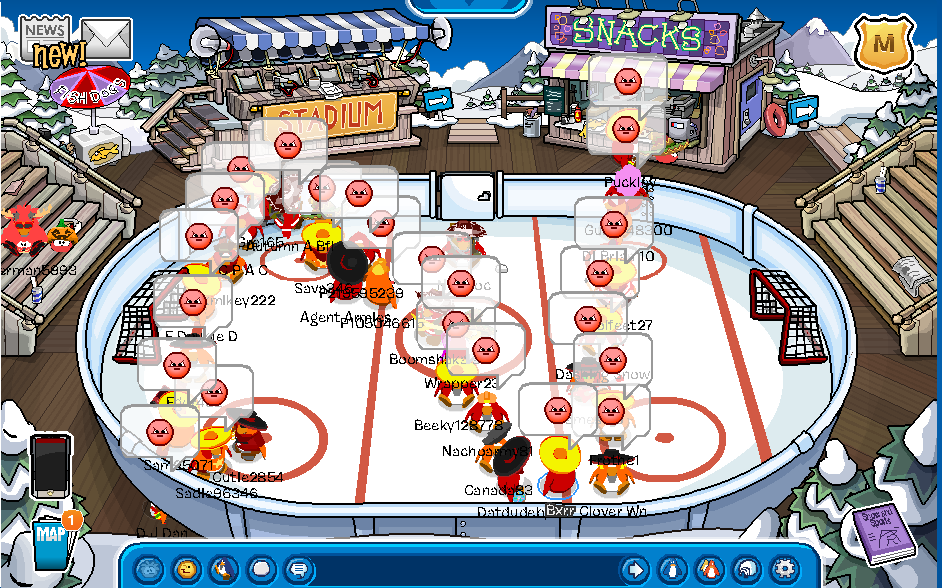
Task: Open the emotes smiley menu
Action: (186, 569)
